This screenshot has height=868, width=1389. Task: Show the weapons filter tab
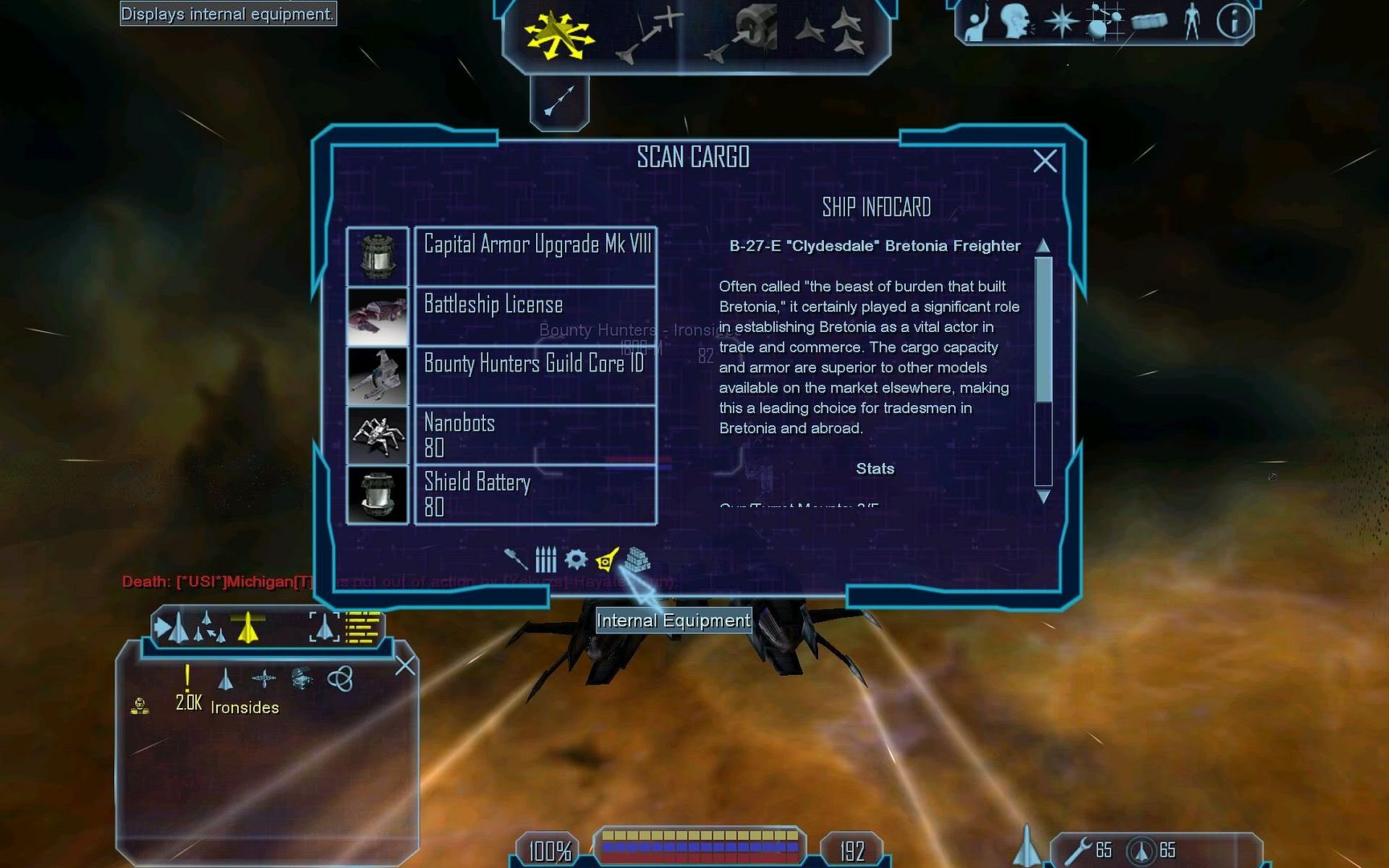point(515,559)
